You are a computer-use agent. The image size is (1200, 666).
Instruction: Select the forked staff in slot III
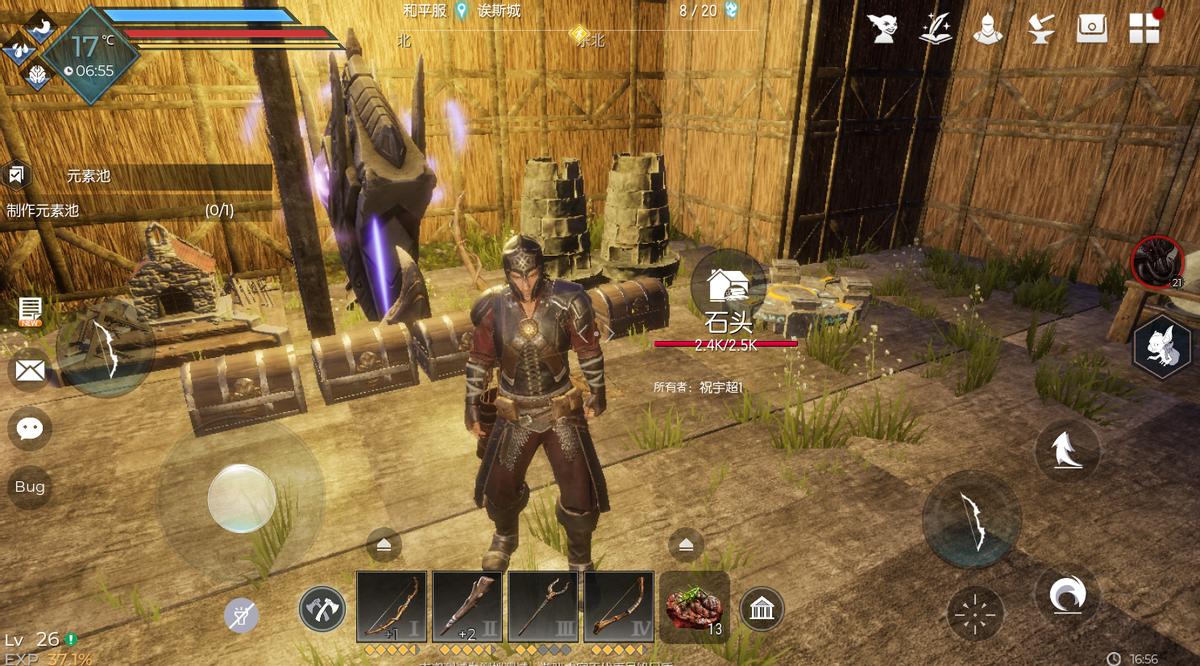(x=543, y=606)
